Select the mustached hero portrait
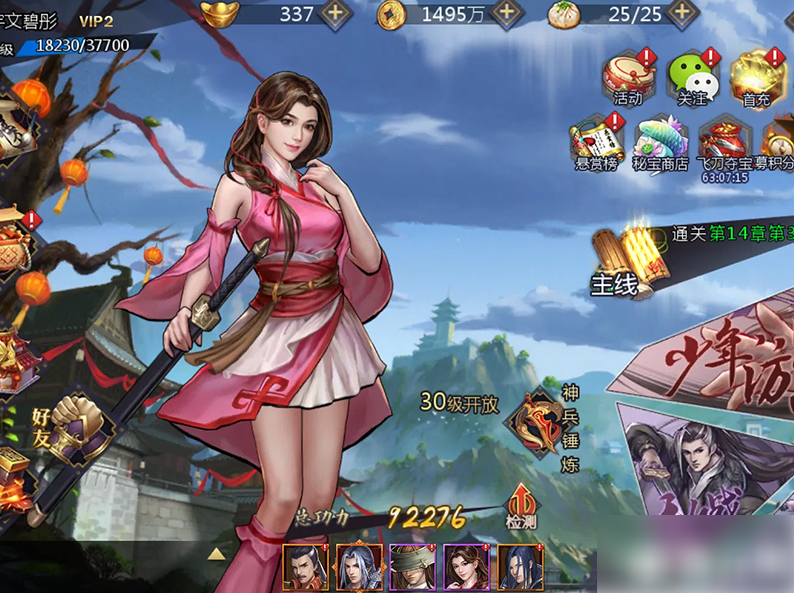794x593 pixels. tap(305, 567)
